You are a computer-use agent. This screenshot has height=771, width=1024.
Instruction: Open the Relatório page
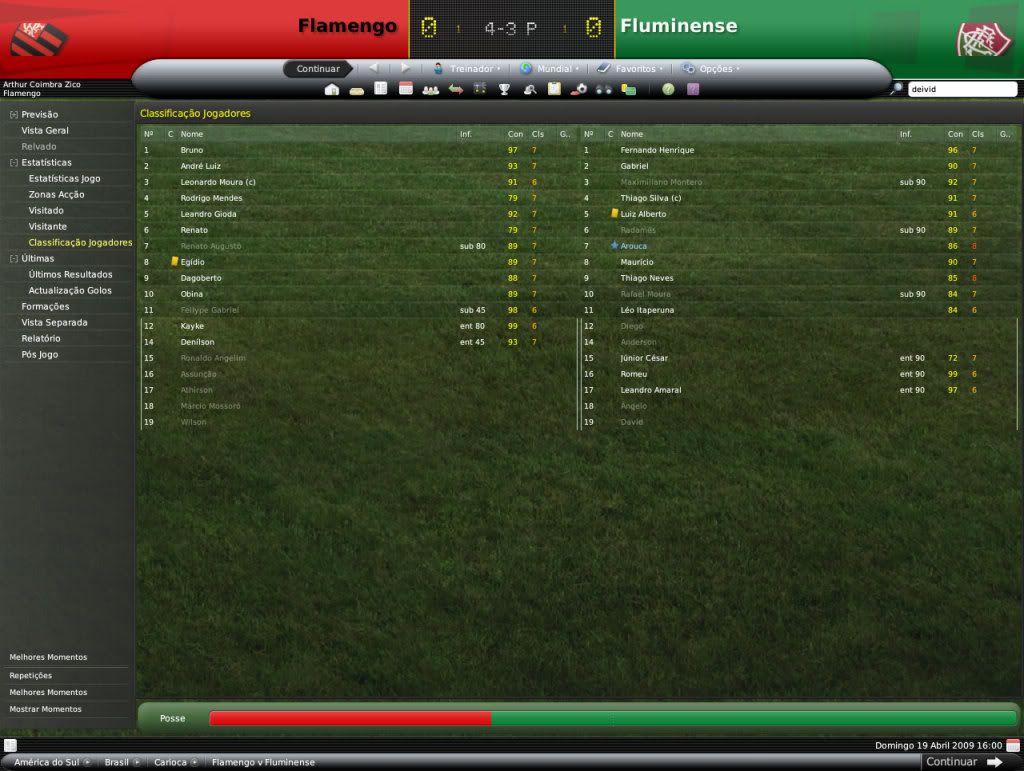pos(41,339)
